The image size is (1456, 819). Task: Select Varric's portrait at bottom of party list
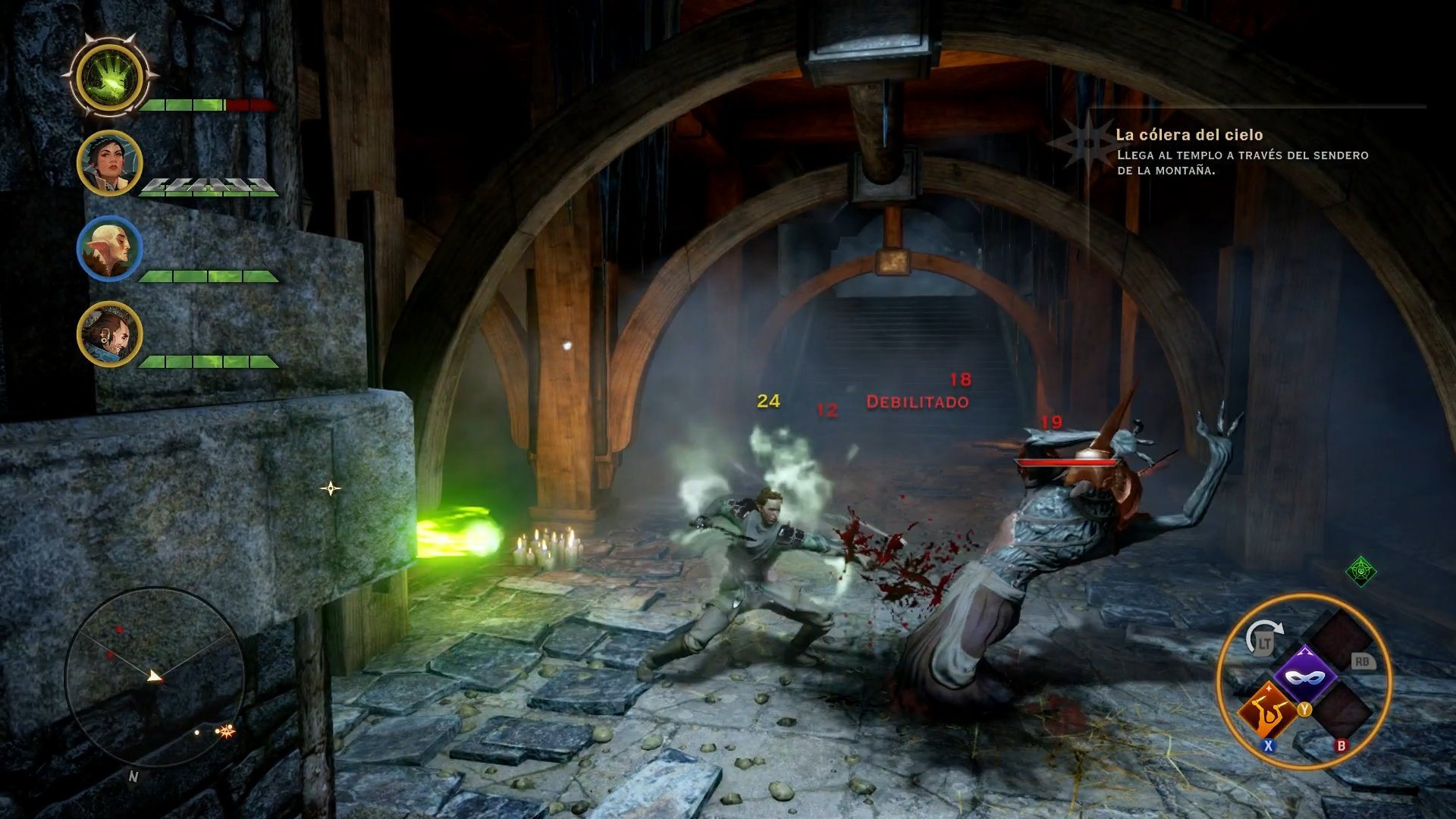pyautogui.click(x=108, y=336)
